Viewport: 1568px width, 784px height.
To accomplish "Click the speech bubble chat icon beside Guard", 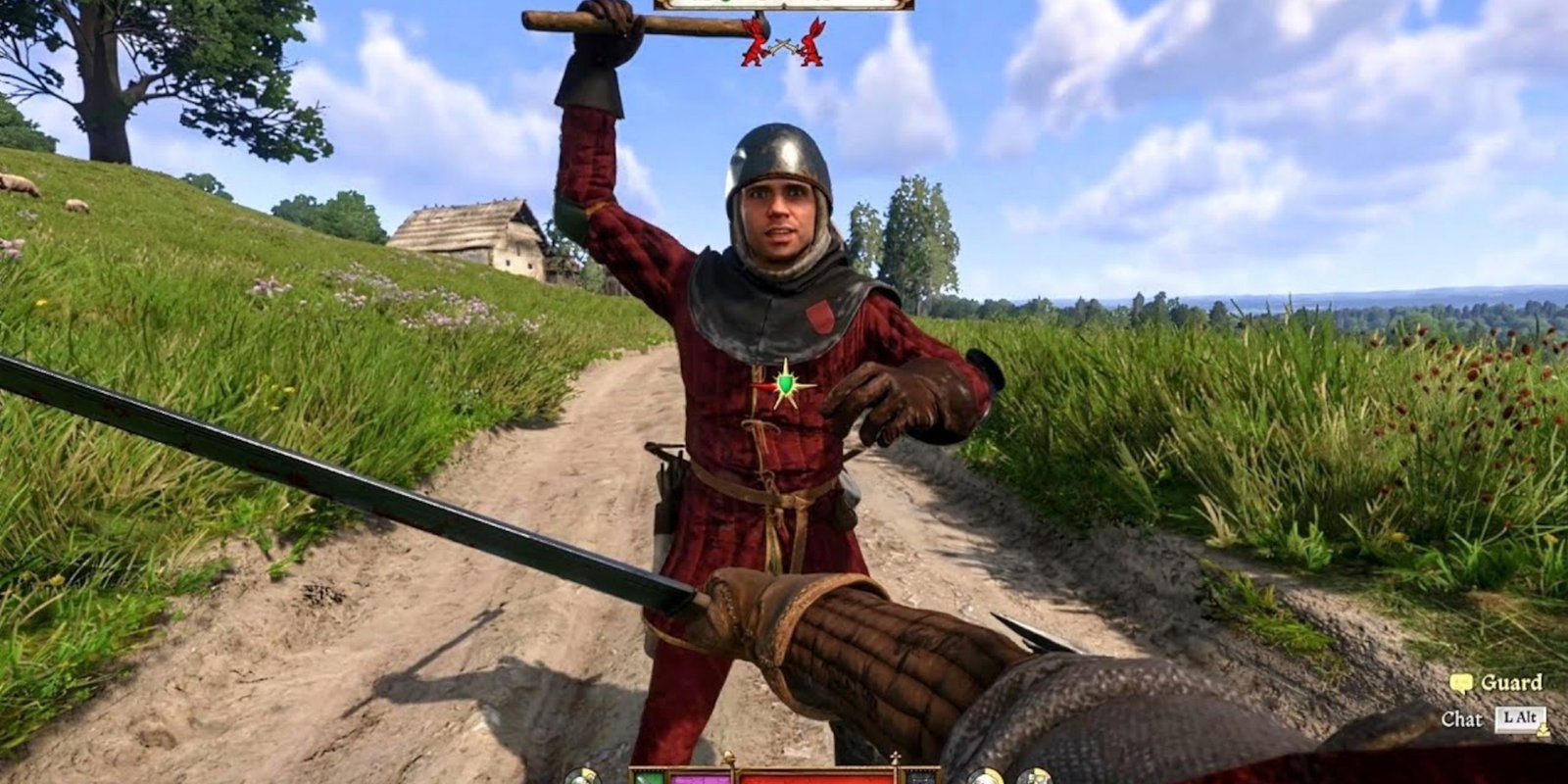I will [1462, 682].
